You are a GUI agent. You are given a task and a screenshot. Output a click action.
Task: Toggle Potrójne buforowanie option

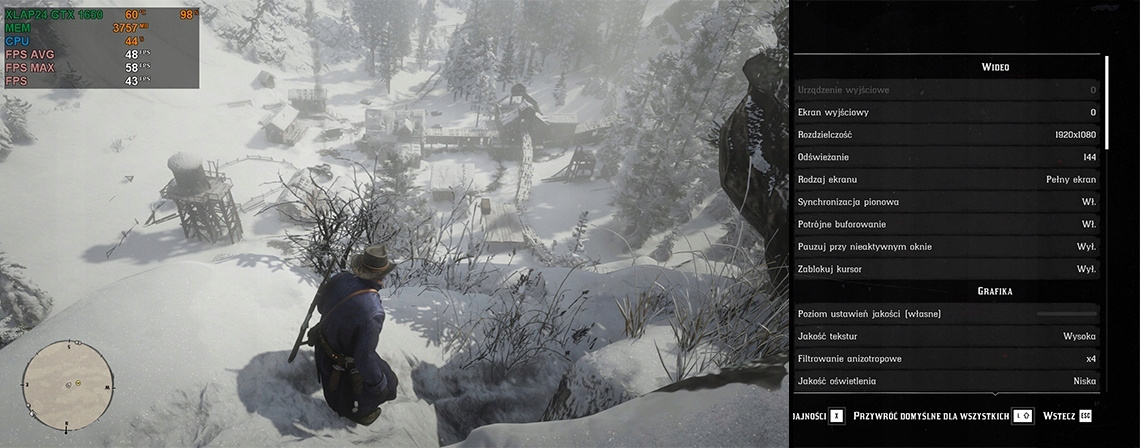click(946, 224)
